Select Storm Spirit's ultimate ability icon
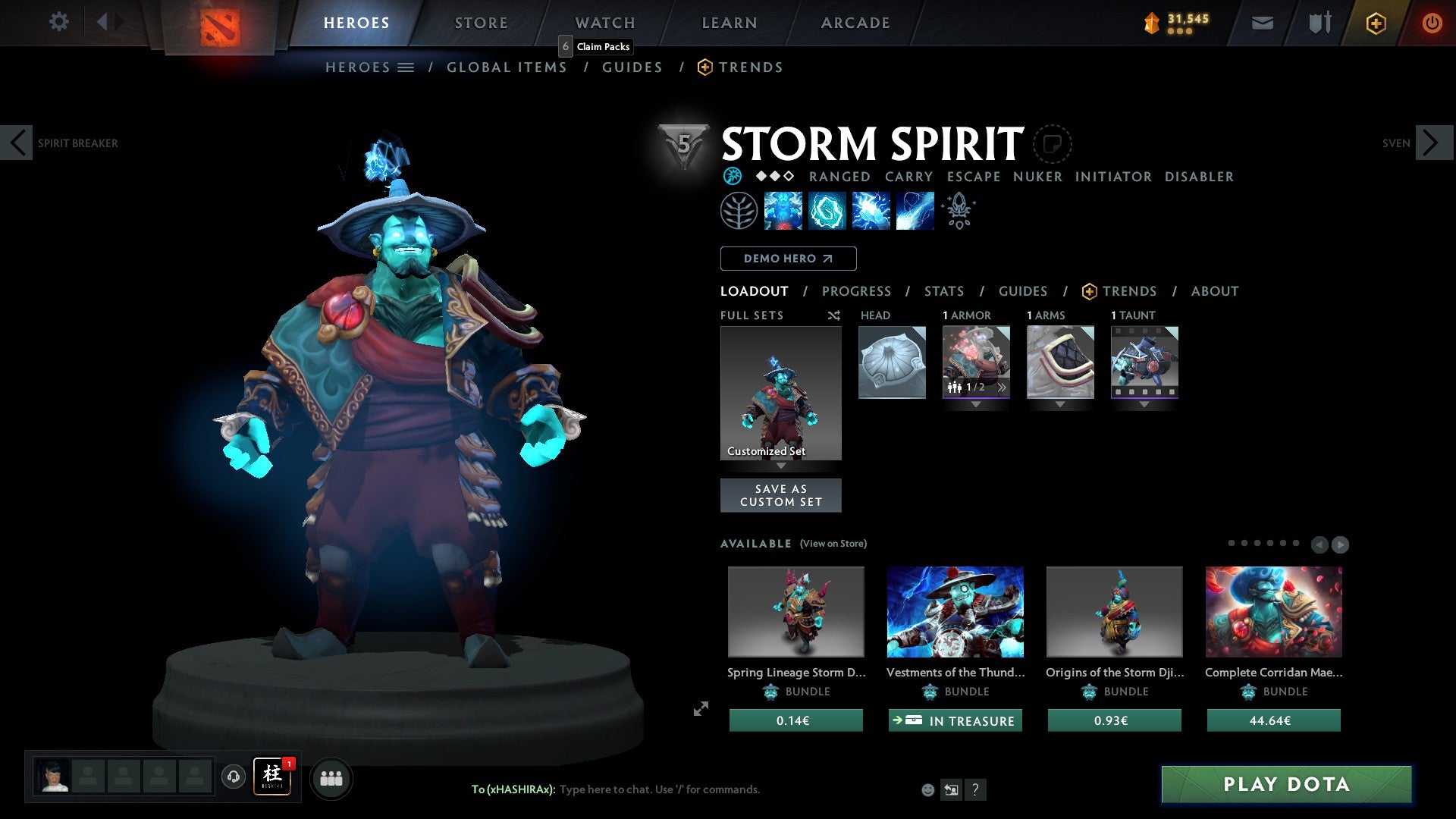This screenshot has height=819, width=1456. (x=914, y=211)
